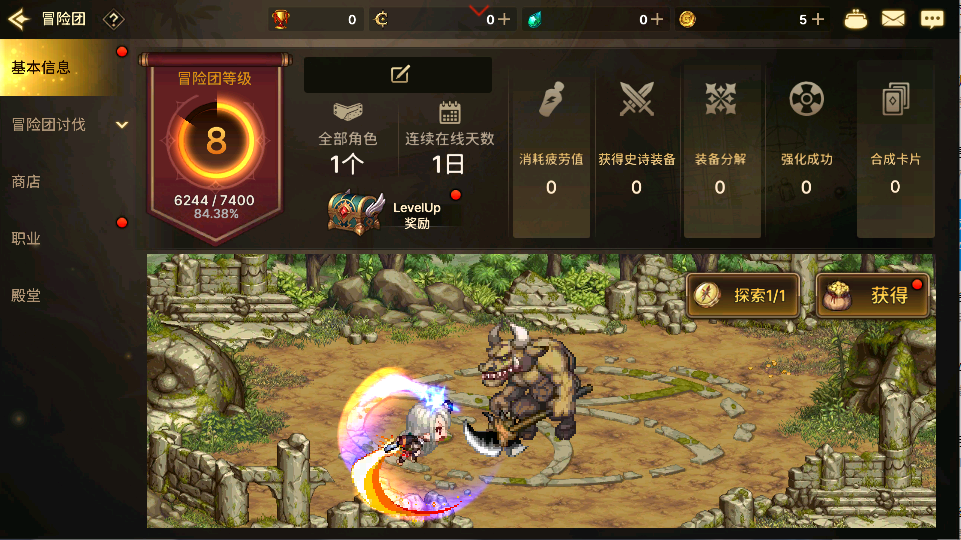
Task: Open the question mark help button
Action: point(114,19)
